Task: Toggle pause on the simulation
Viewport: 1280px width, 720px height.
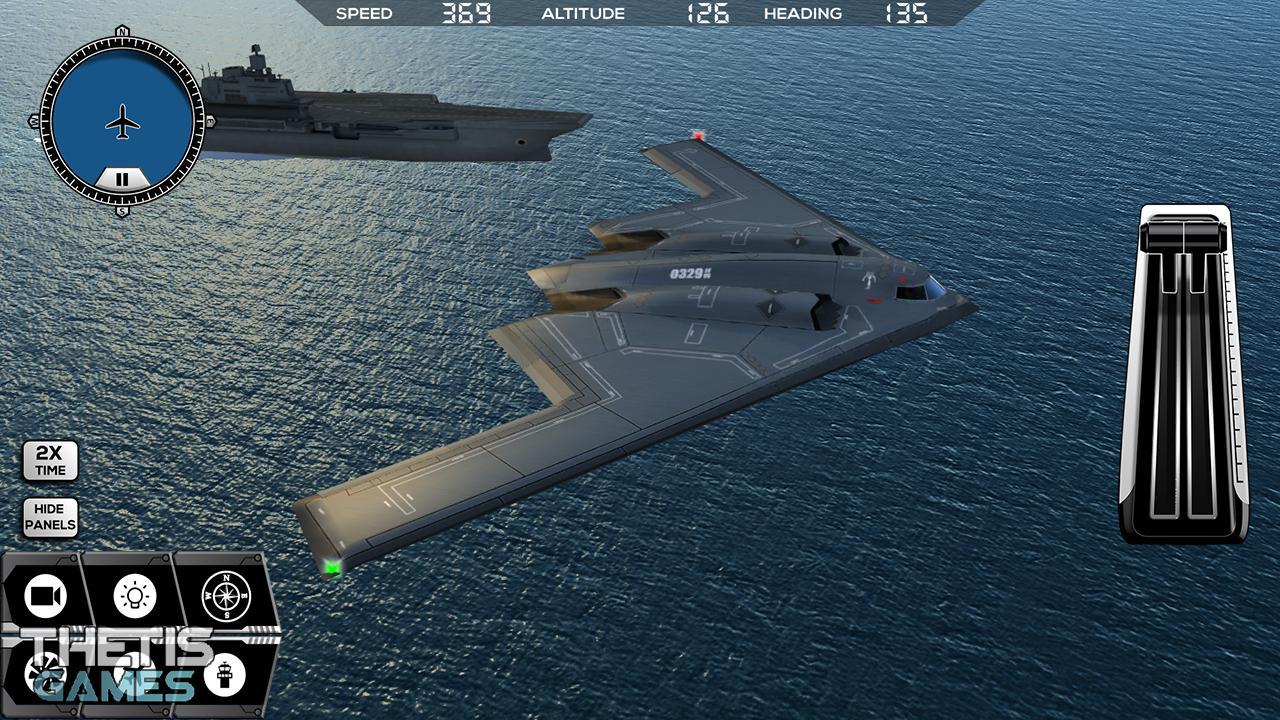Action: click(121, 179)
